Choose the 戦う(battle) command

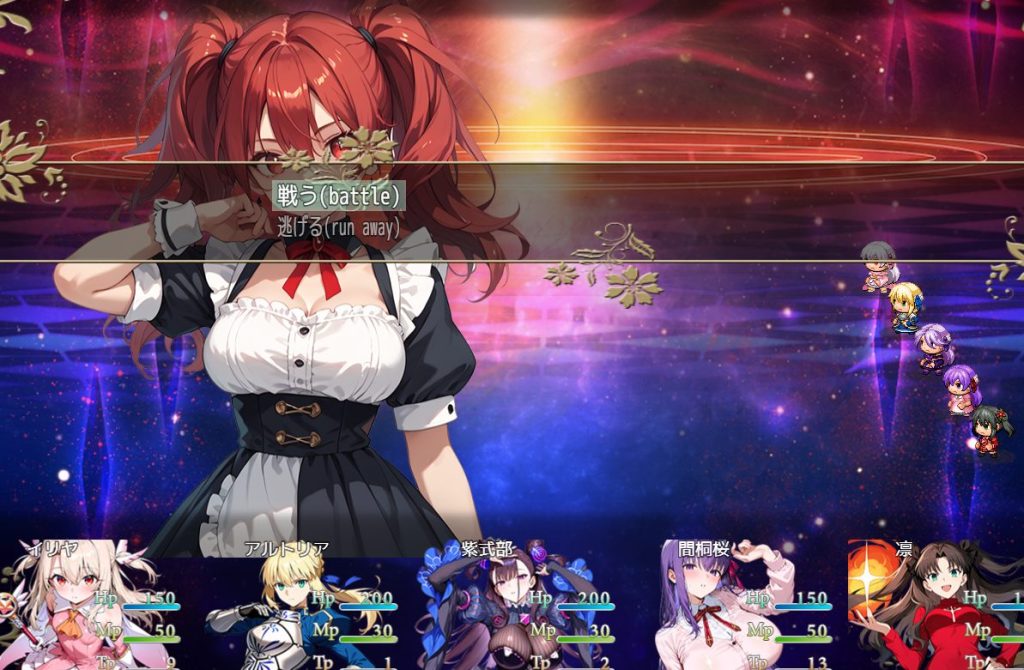(339, 196)
